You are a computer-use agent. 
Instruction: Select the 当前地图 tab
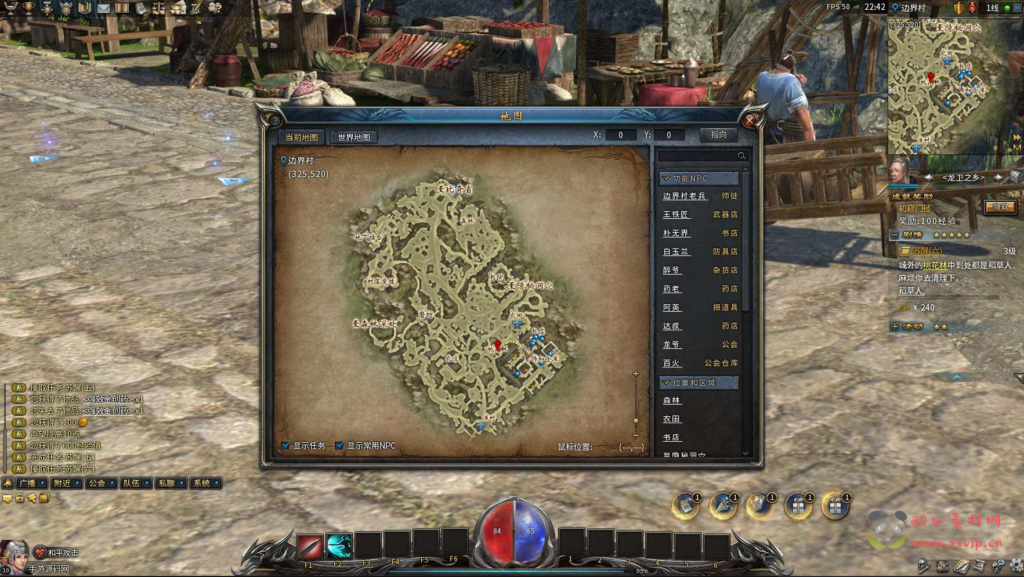click(302, 137)
